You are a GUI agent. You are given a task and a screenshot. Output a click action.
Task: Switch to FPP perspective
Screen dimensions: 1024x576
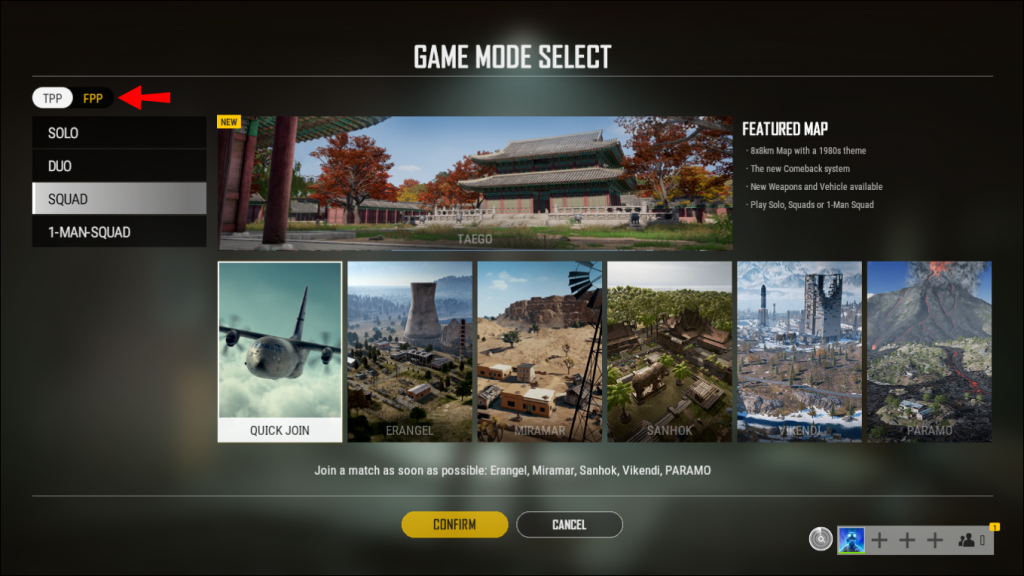click(x=93, y=98)
